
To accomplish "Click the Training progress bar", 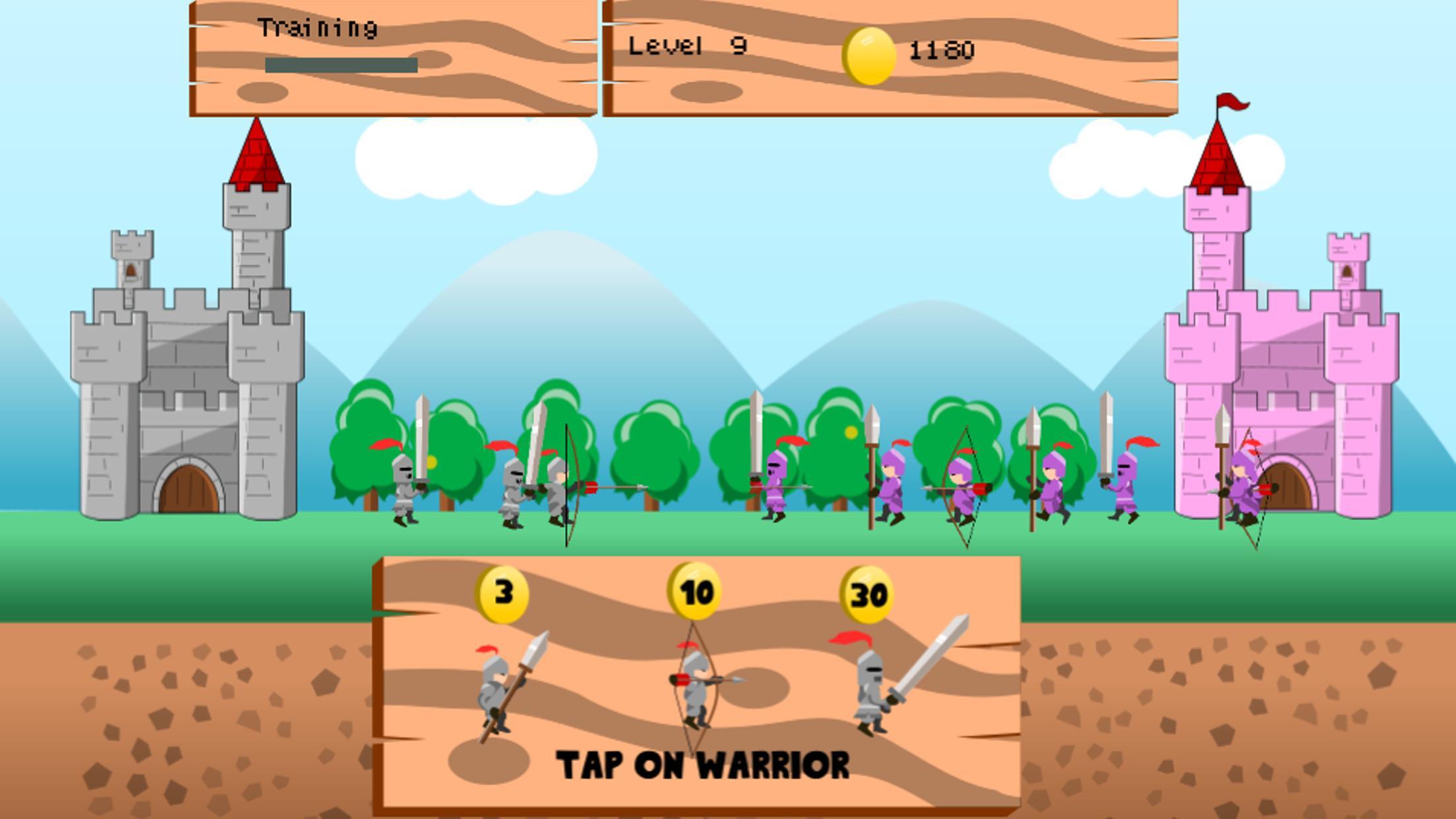I will point(342,63).
